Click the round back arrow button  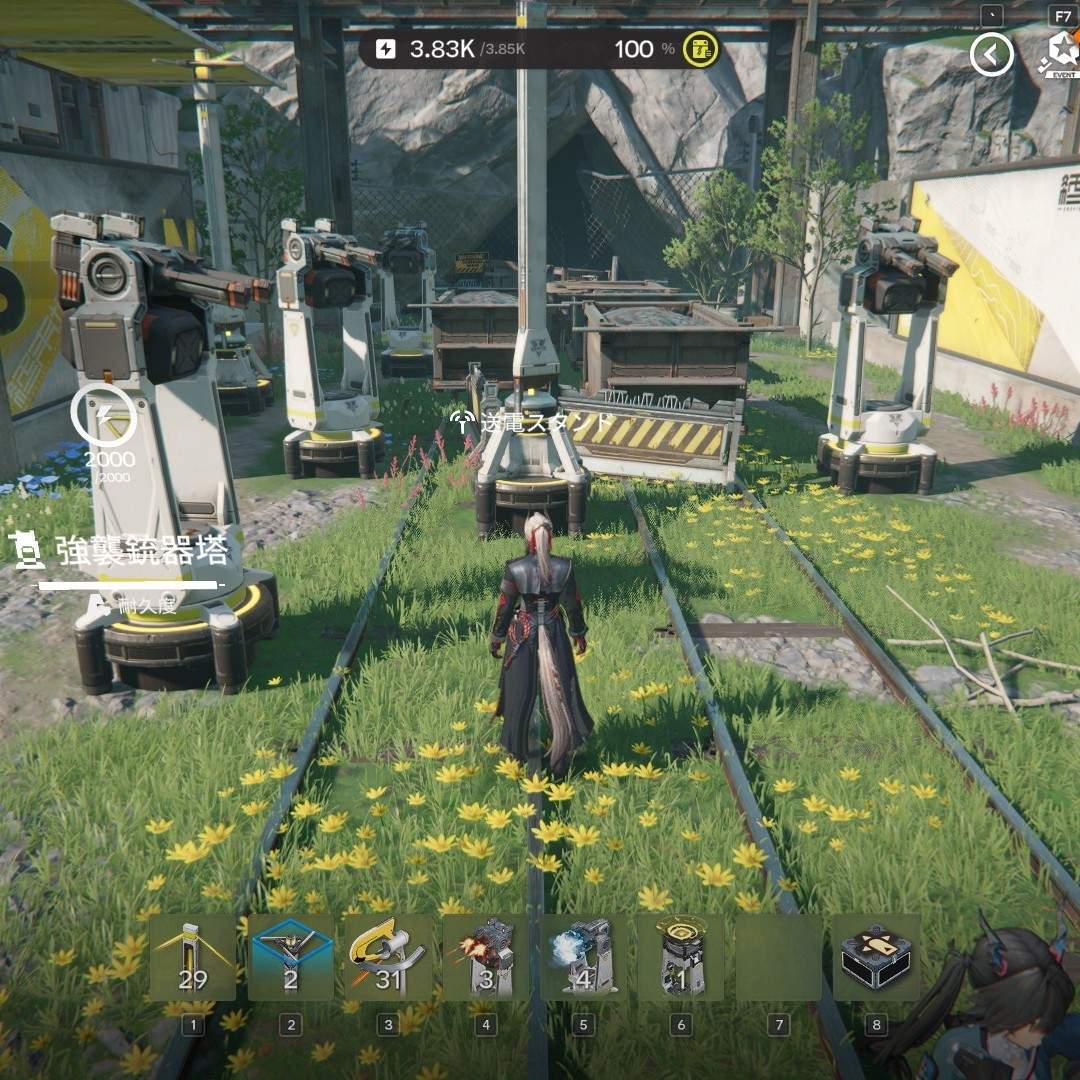(x=991, y=55)
